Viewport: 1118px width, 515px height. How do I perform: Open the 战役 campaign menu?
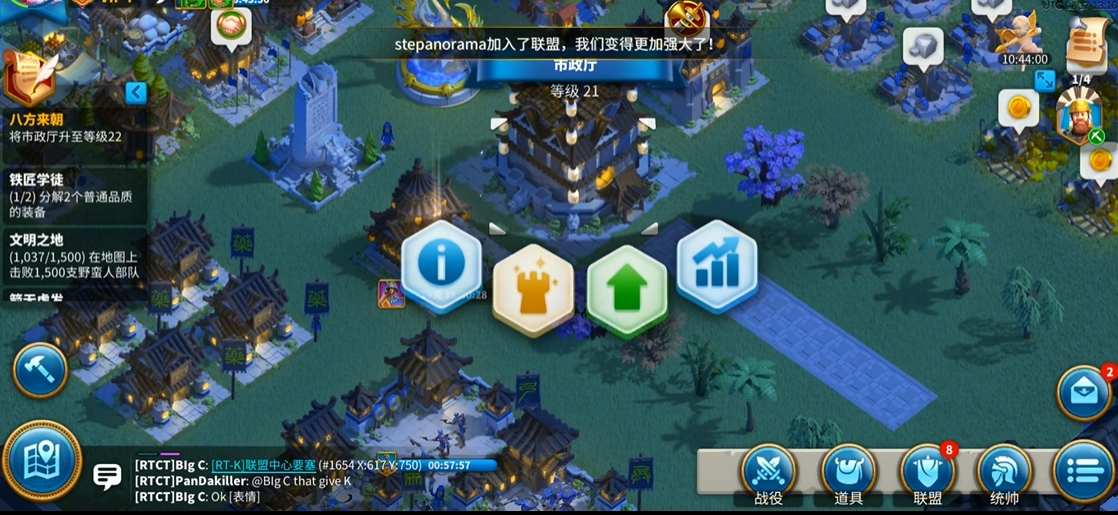pos(769,473)
